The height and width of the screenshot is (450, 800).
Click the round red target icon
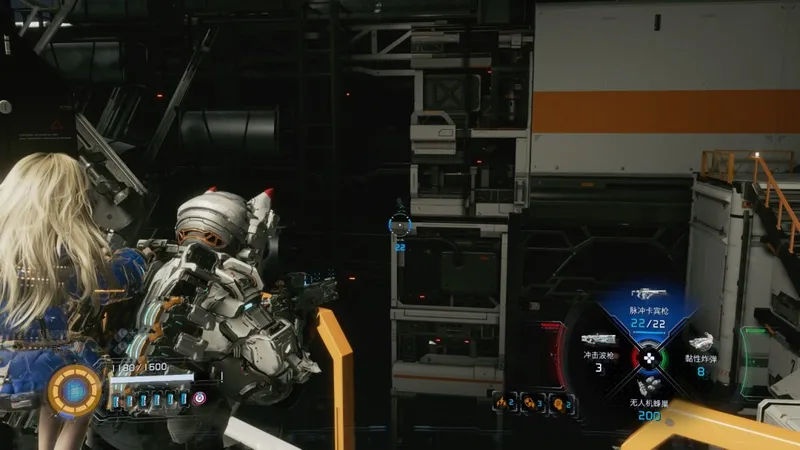point(200,397)
